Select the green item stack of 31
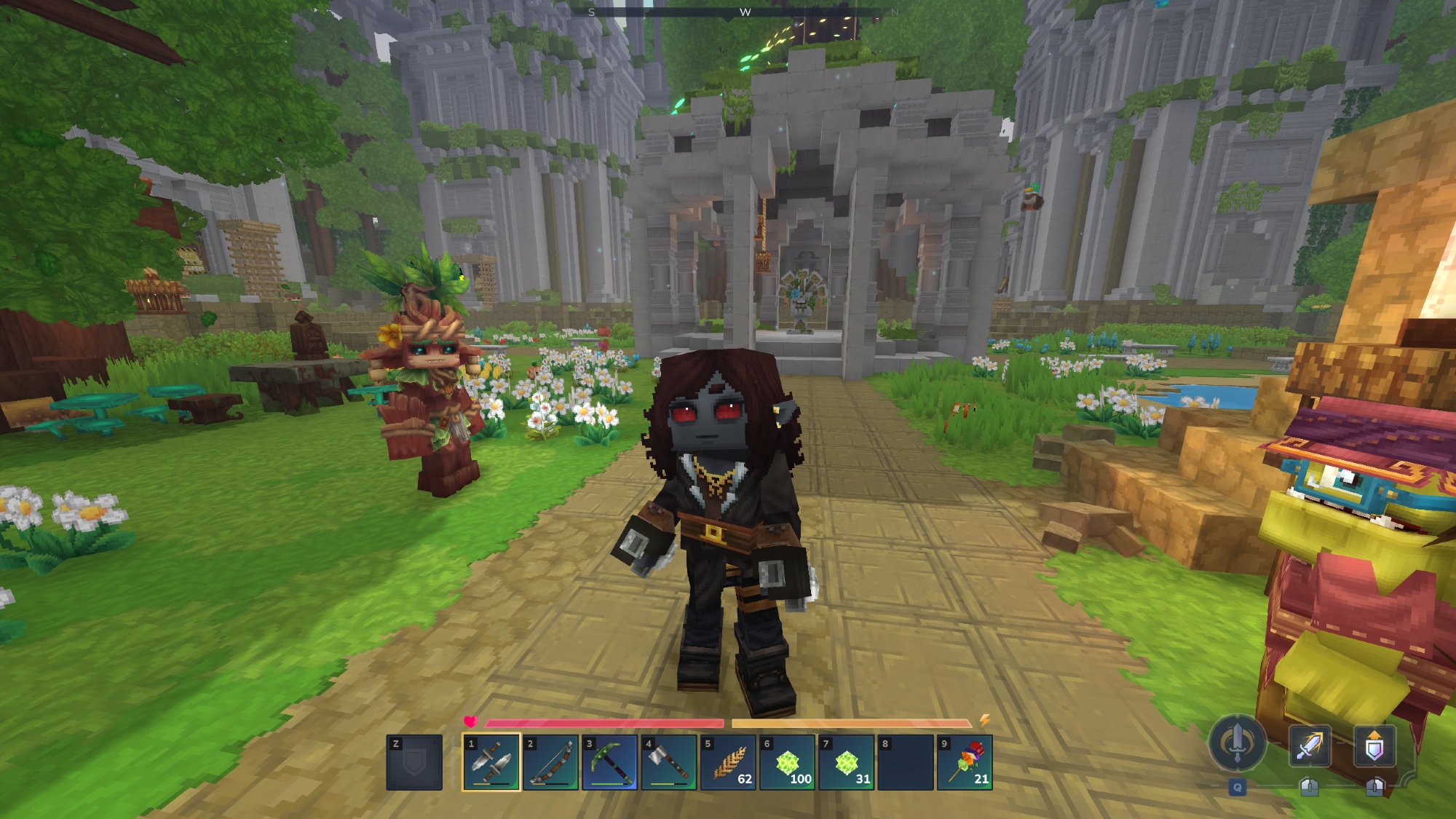Image resolution: width=1456 pixels, height=819 pixels. click(846, 762)
